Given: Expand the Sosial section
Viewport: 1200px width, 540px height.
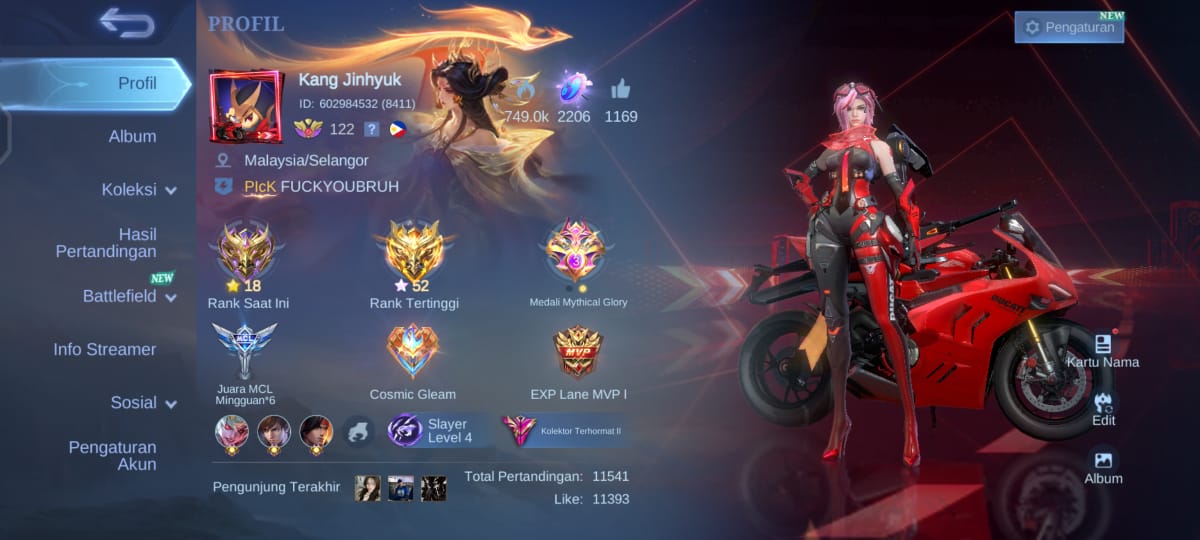Looking at the screenshot, I should click(x=143, y=402).
